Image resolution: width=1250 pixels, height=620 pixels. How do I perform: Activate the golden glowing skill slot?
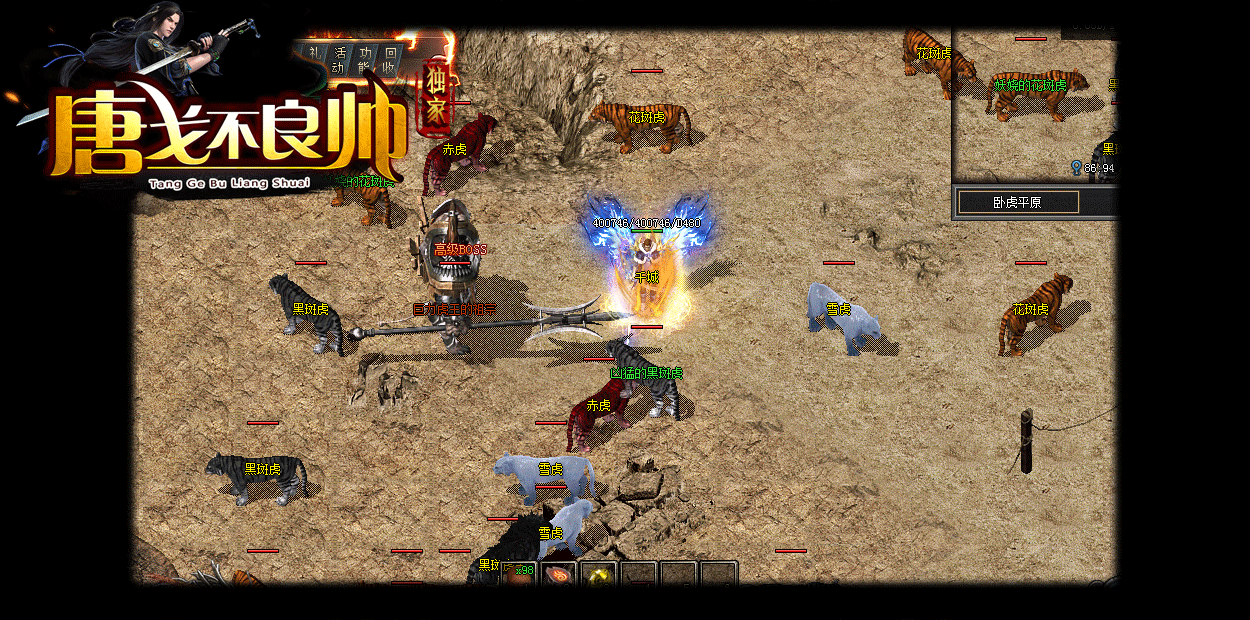tap(600, 575)
